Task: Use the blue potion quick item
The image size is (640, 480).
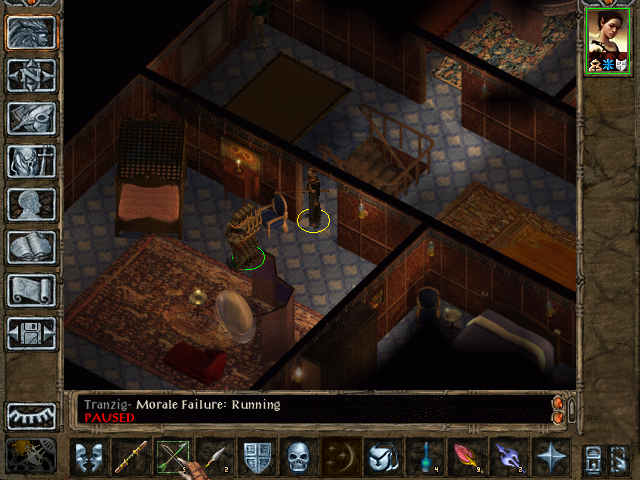Action: [x=427, y=458]
